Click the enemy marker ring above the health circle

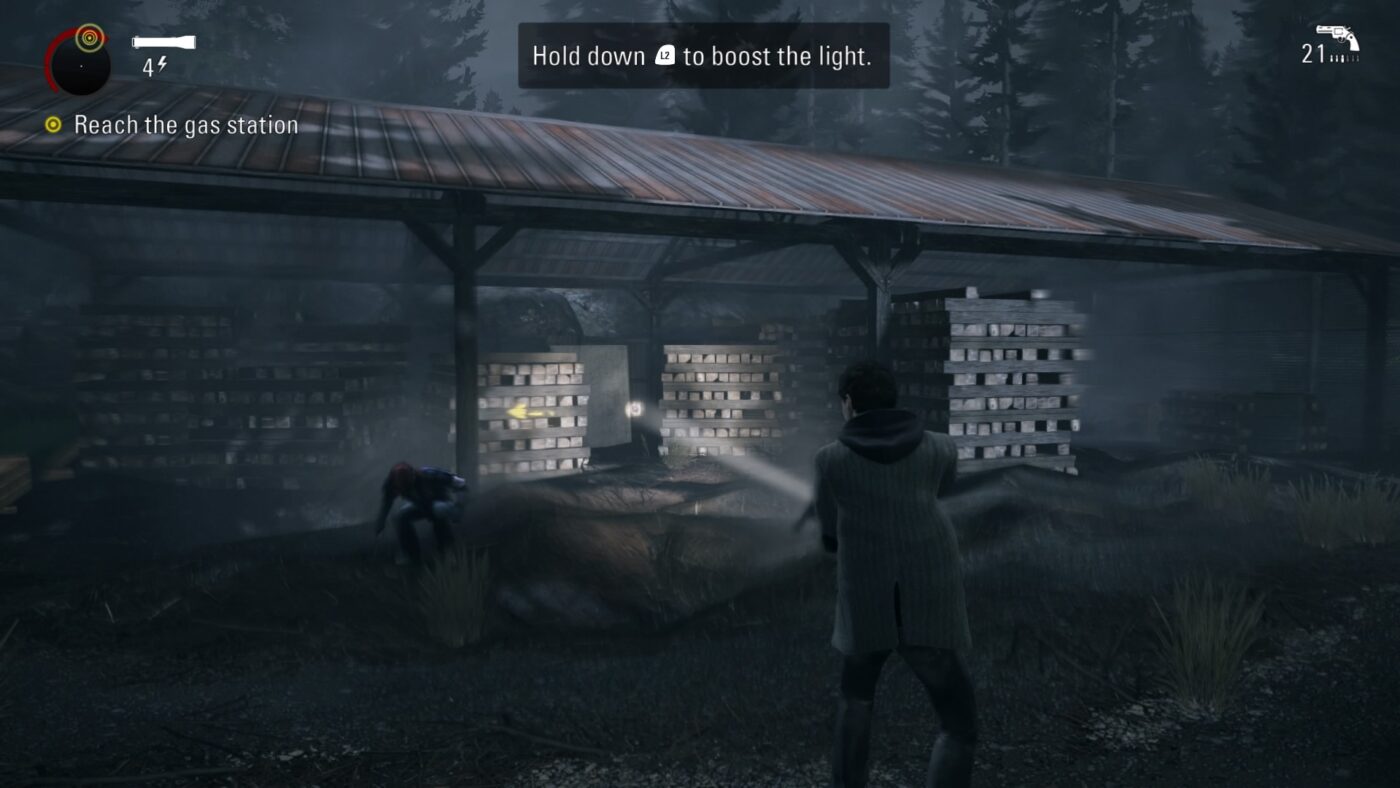[x=90, y=38]
